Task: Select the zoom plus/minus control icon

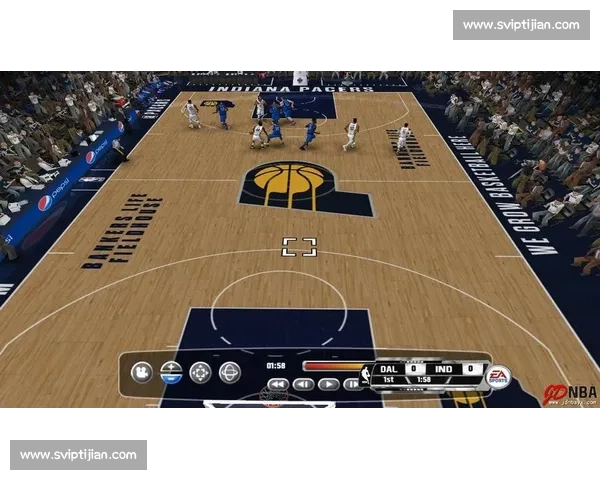Action: coord(171,373)
